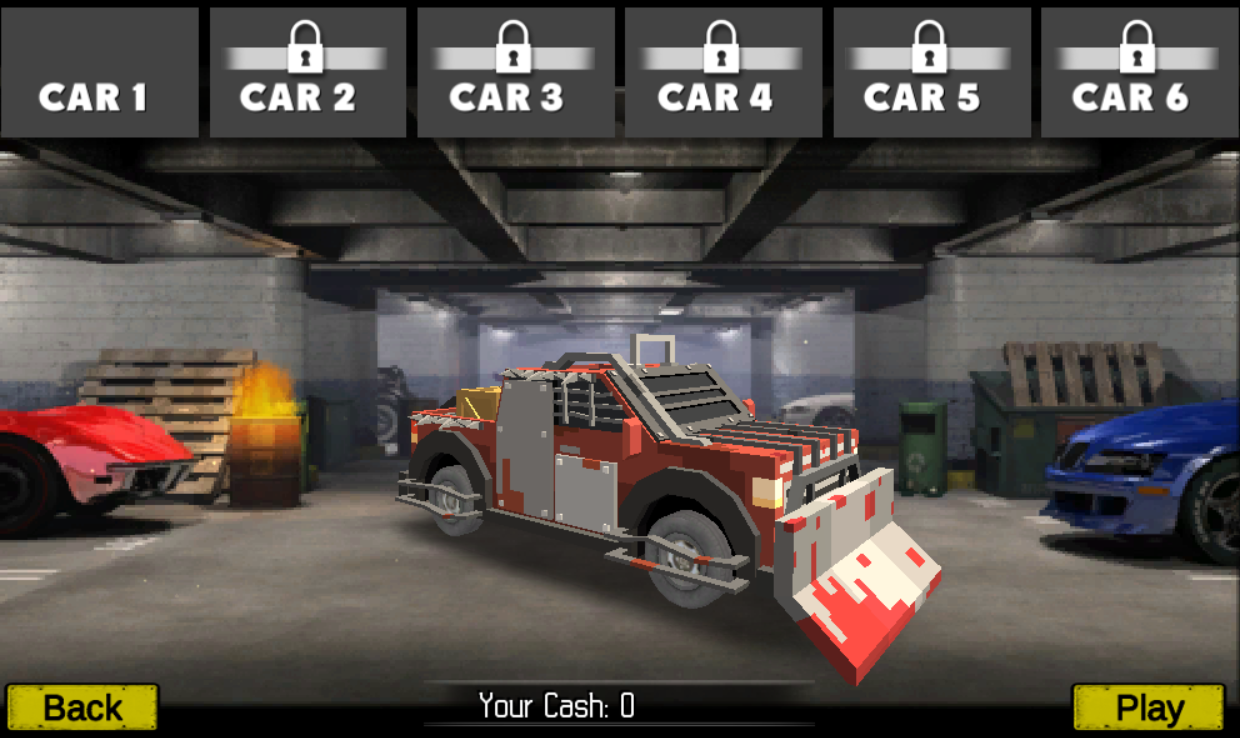The height and width of the screenshot is (738, 1240).
Task: Choose the locked Car 2 tile
Action: 307,73
